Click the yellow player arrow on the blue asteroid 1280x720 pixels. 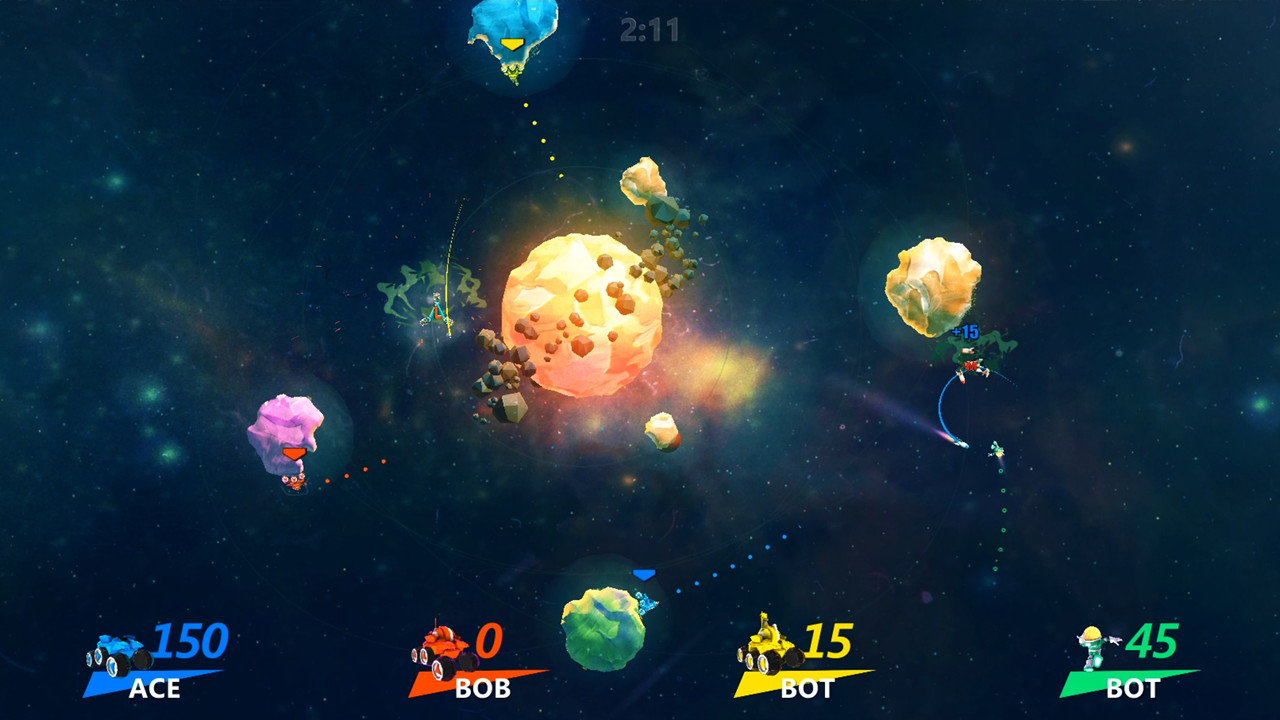pyautogui.click(x=513, y=44)
